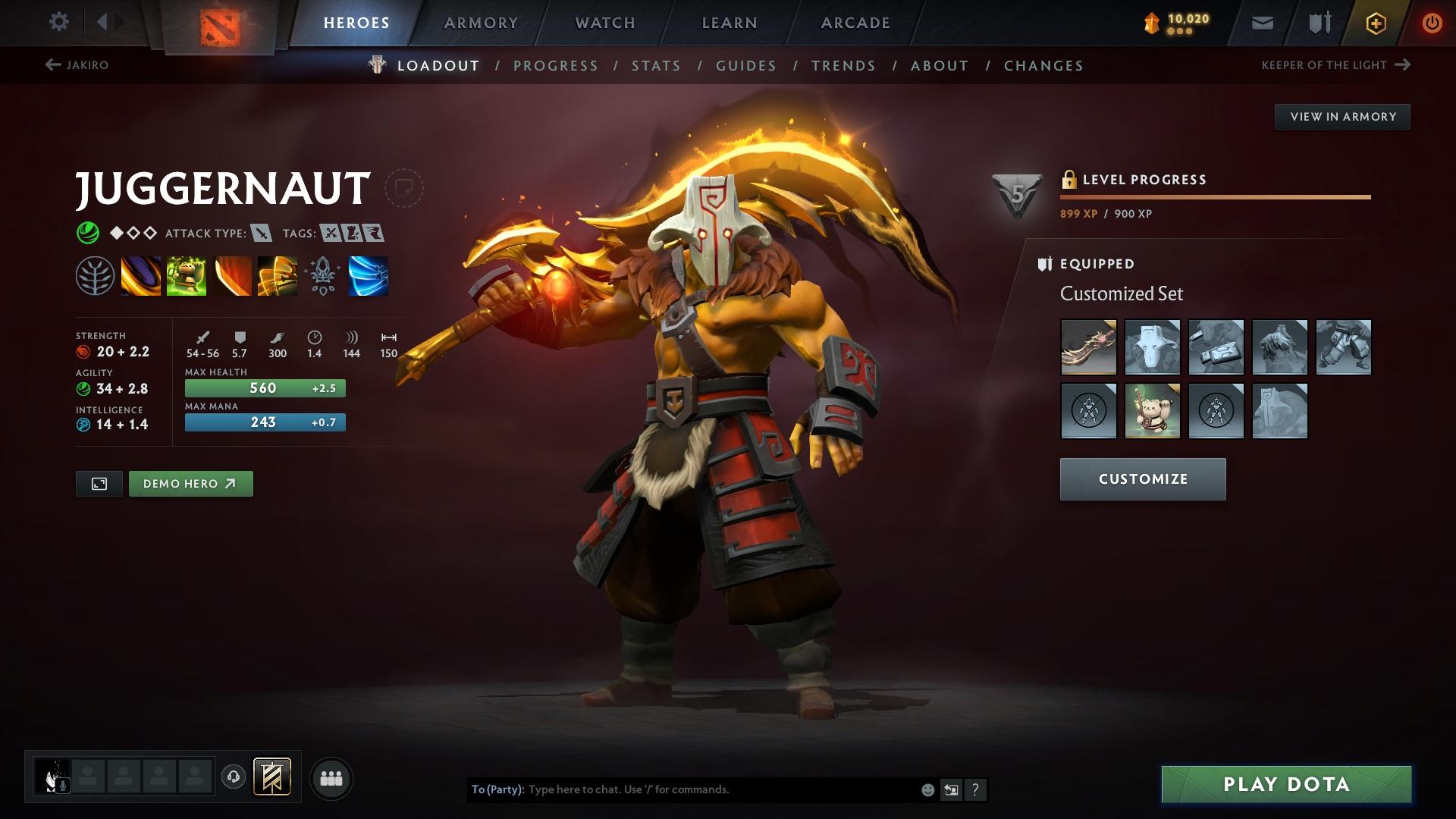The image size is (1456, 819).
Task: Expand the hero preview window icon
Action: (x=98, y=483)
